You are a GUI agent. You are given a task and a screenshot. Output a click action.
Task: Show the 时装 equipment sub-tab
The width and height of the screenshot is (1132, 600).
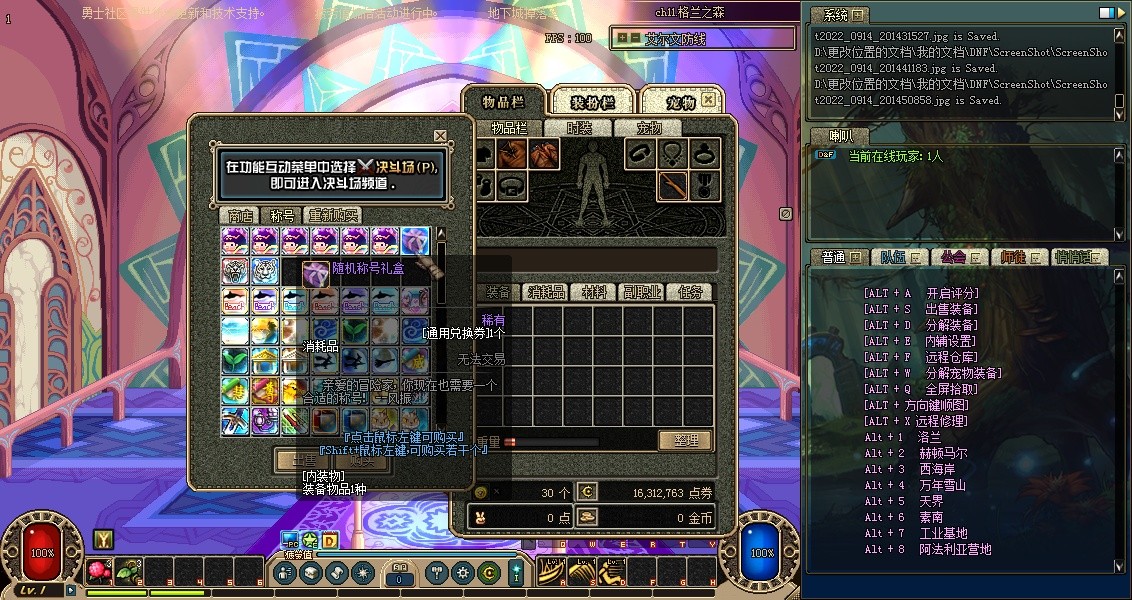(579, 128)
